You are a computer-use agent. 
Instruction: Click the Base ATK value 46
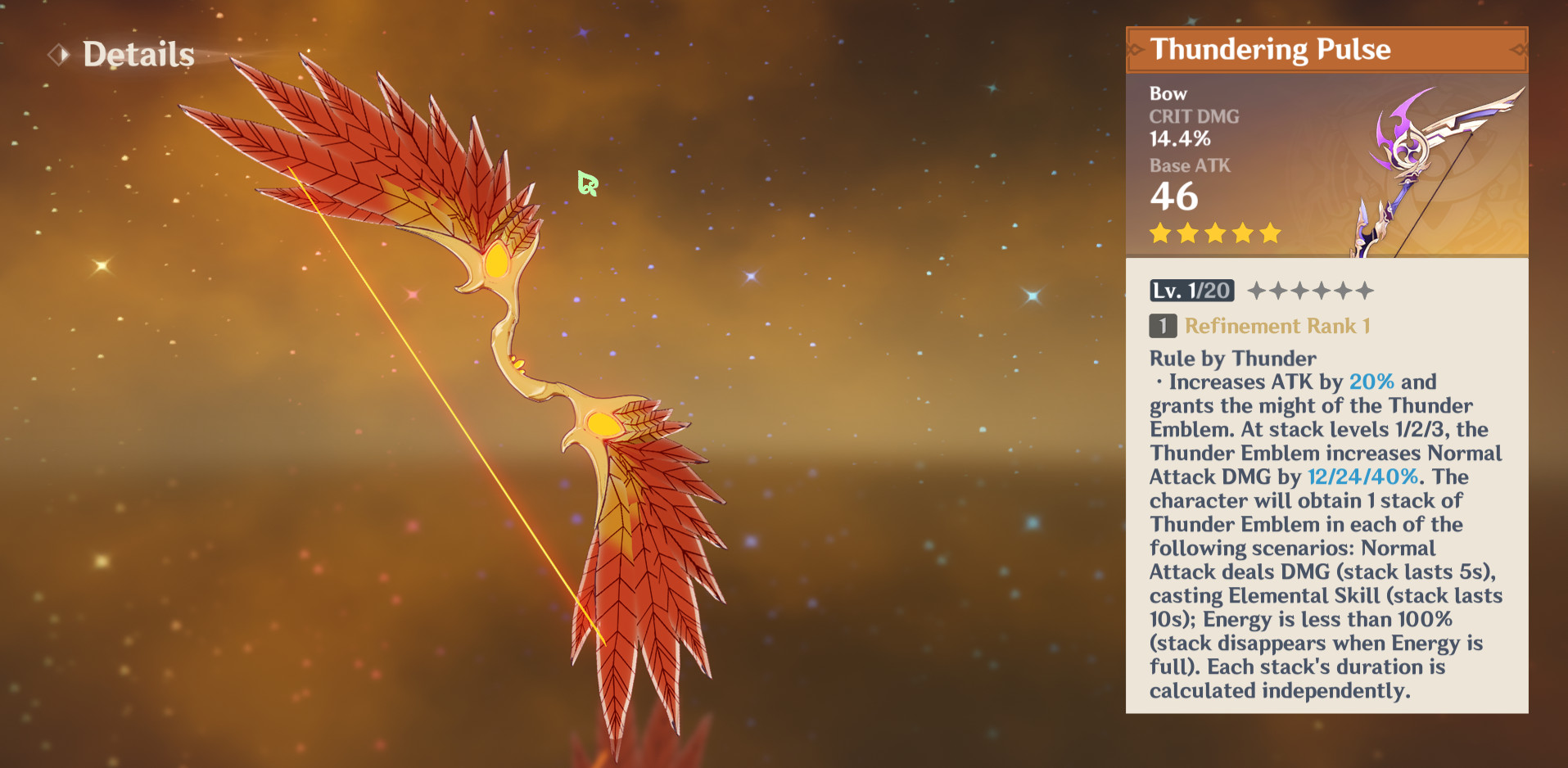1173,197
